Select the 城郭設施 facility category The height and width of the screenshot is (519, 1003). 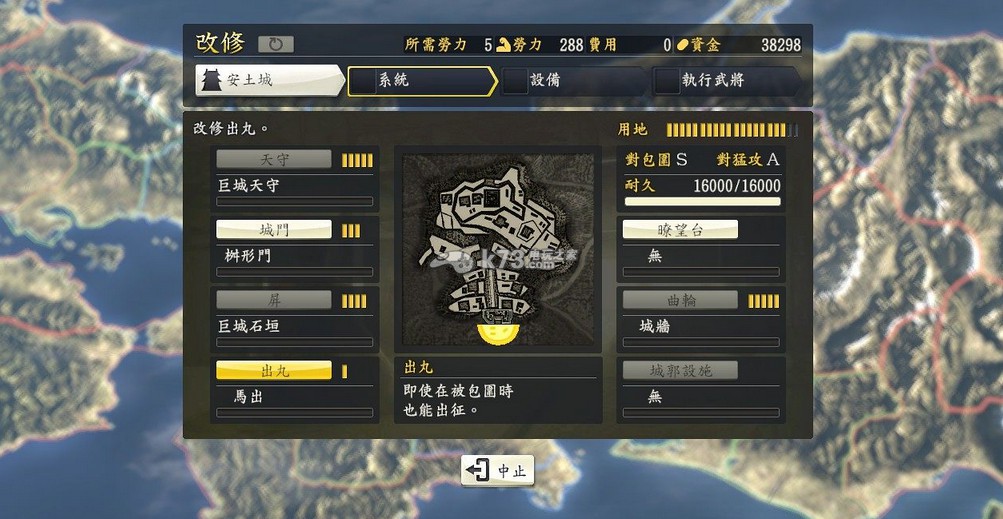click(680, 371)
